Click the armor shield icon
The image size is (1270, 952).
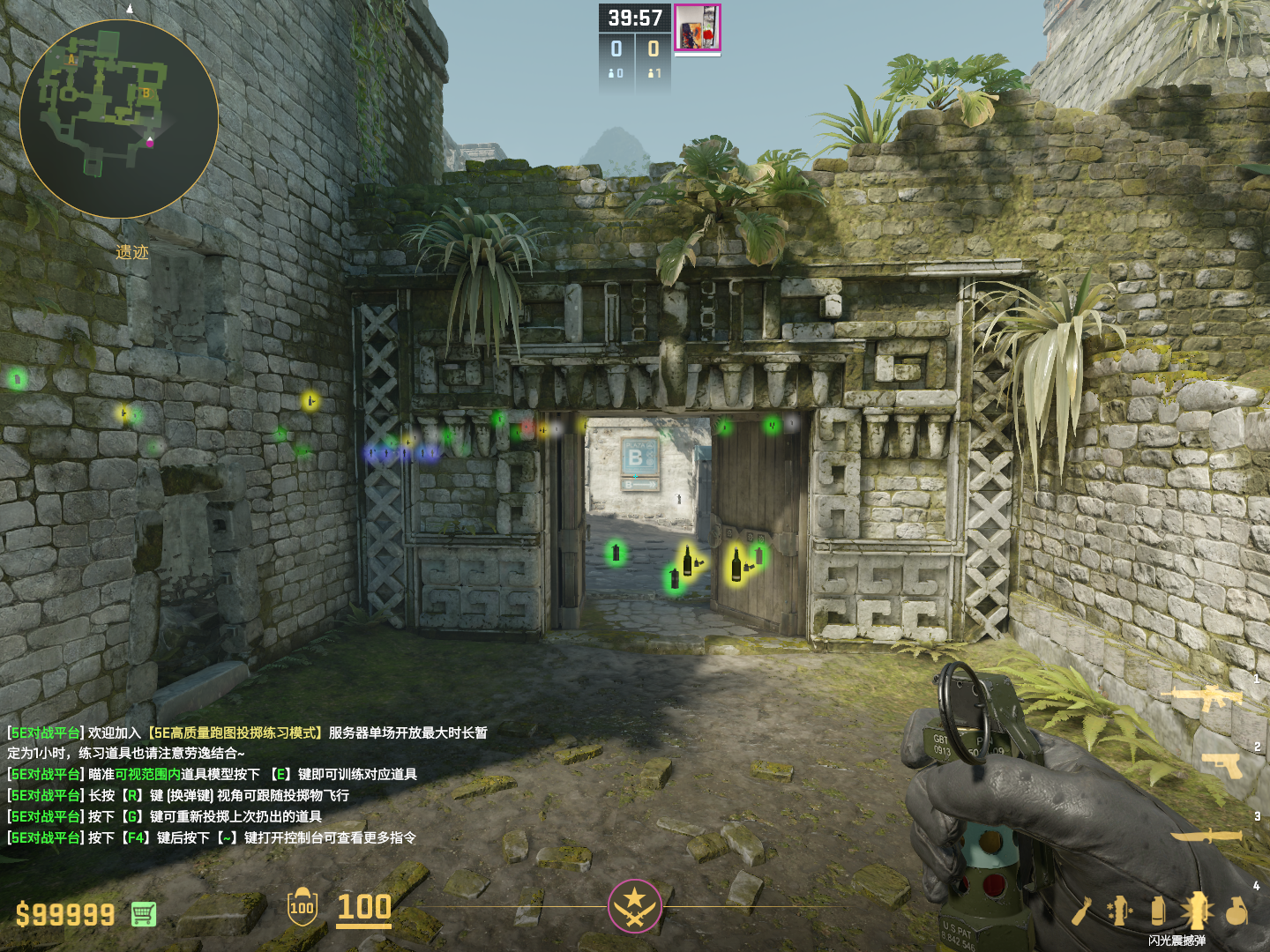302,907
